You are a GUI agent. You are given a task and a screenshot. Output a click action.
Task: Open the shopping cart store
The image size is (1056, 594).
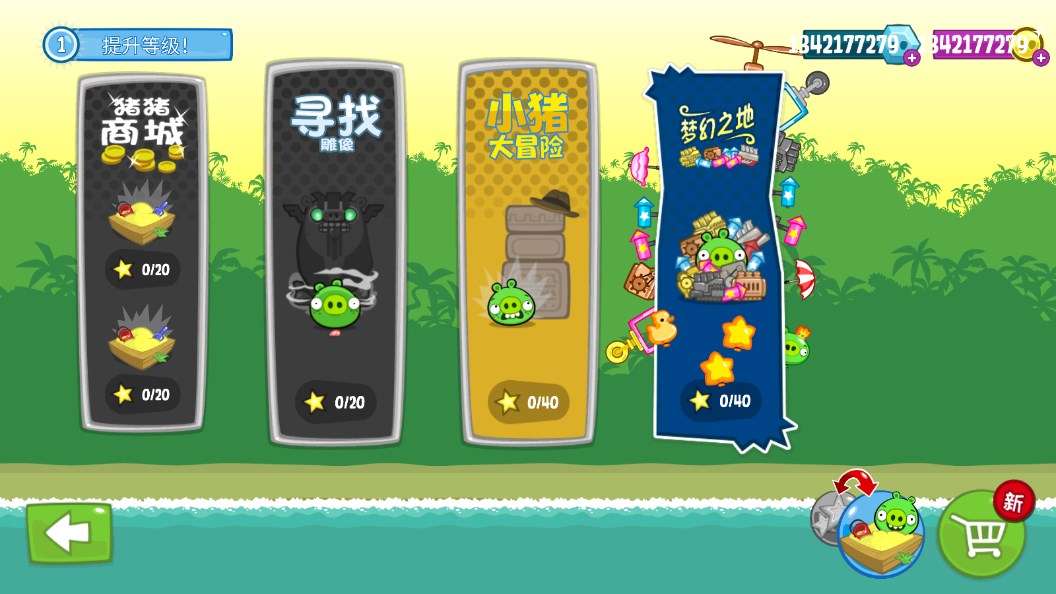(x=981, y=534)
